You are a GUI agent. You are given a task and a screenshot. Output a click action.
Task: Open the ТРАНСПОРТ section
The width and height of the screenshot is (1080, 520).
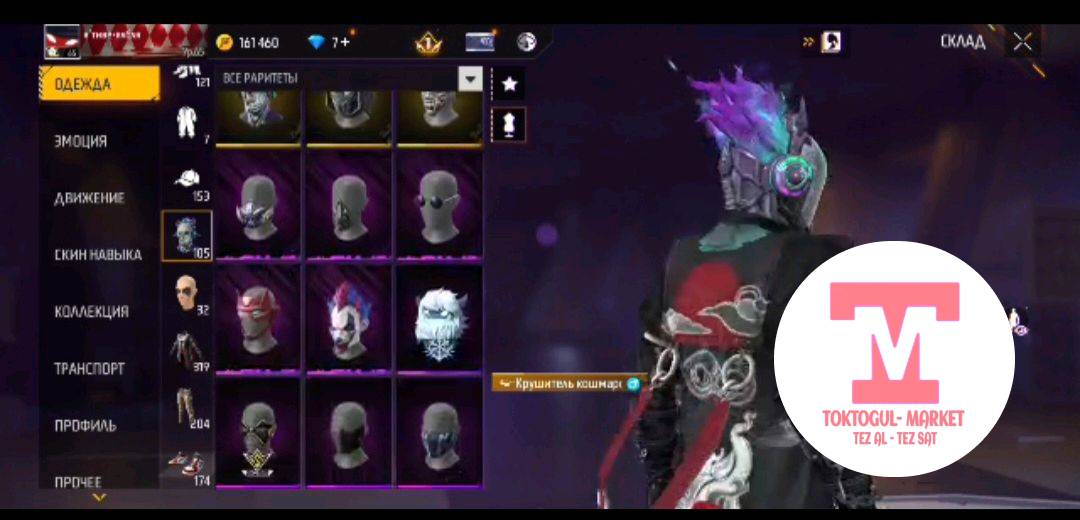coord(89,369)
